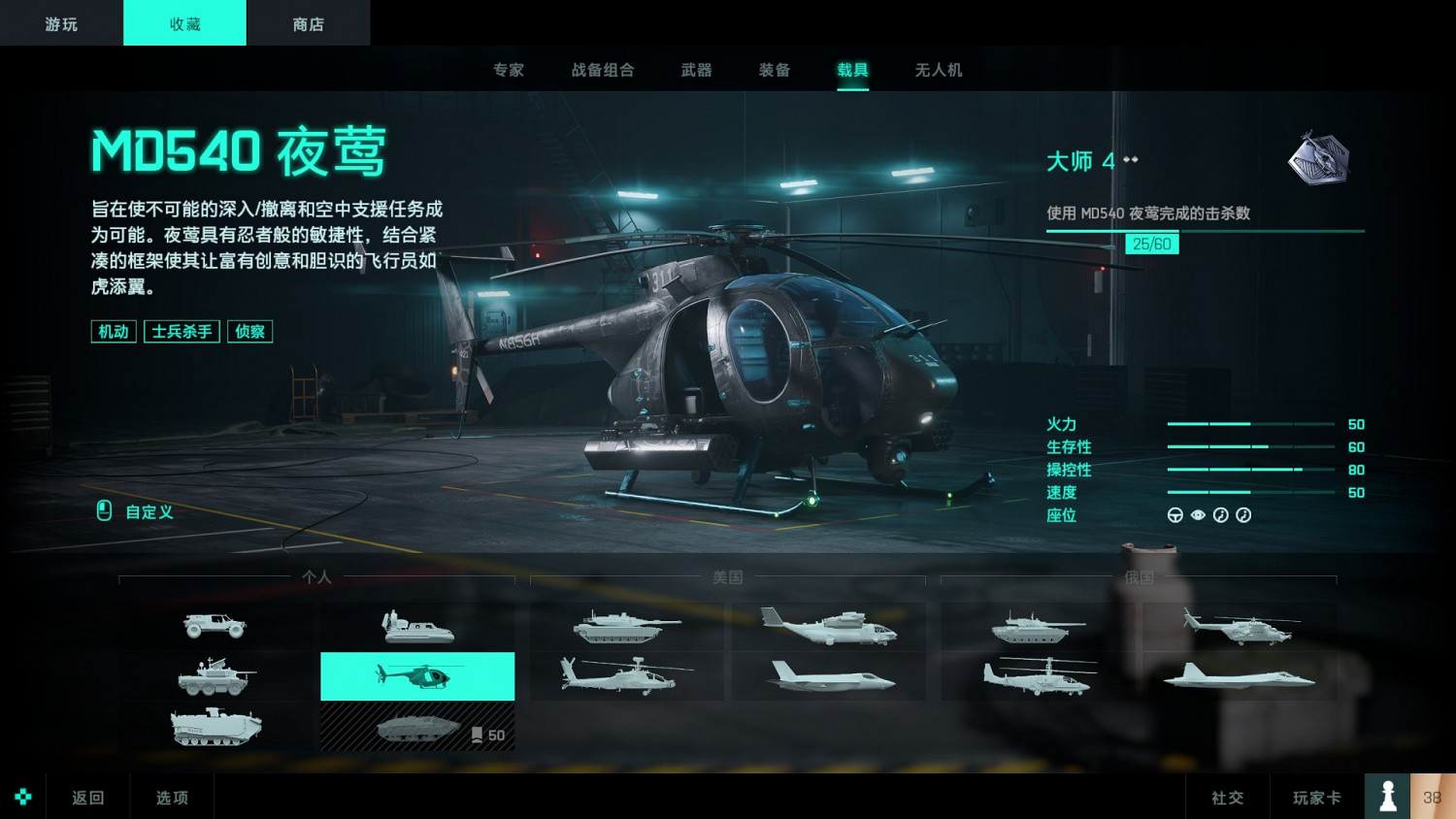
Task: Expand the 美国 vehicle category
Action: click(x=728, y=577)
